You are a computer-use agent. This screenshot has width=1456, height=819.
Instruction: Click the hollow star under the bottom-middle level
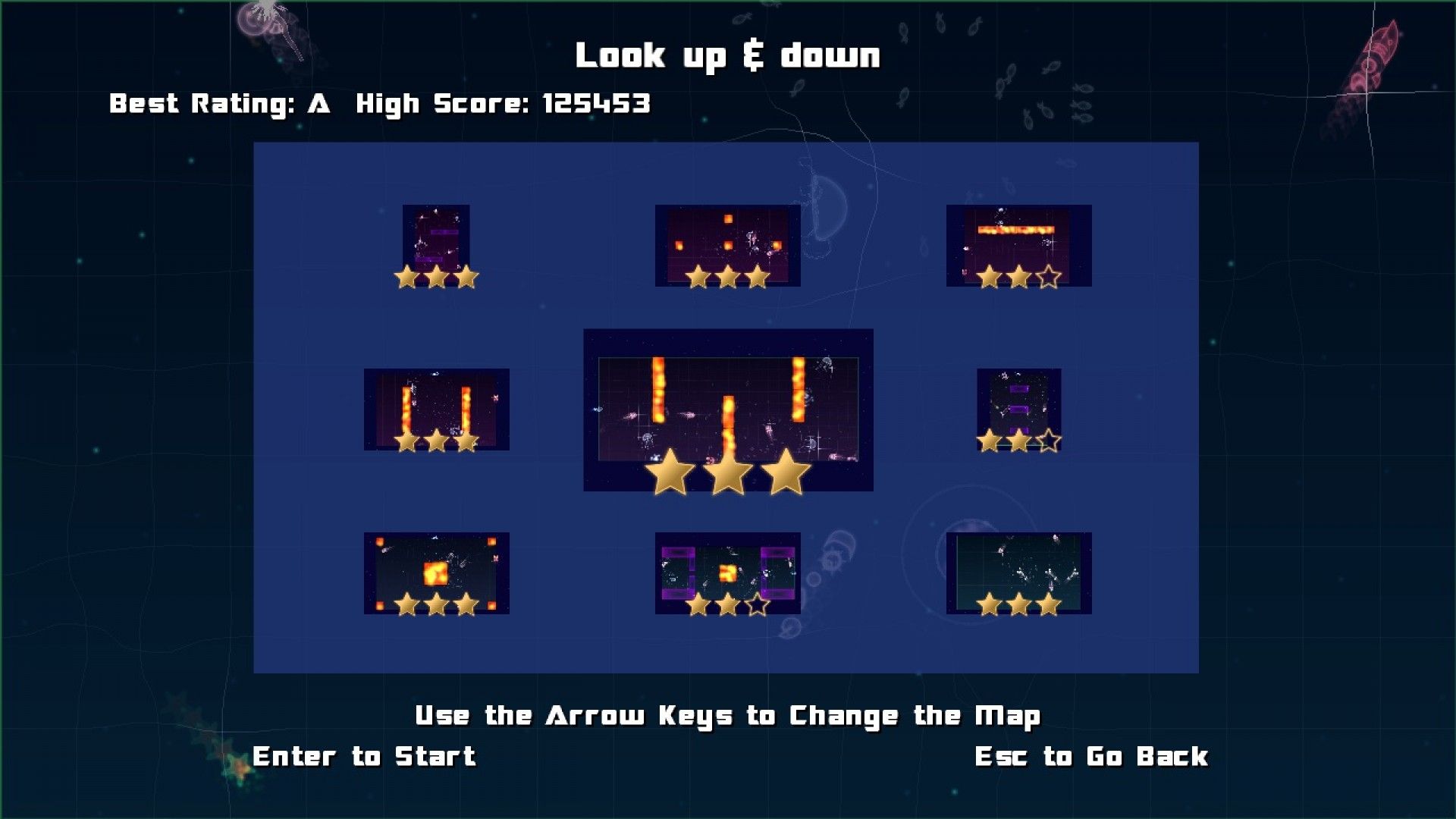tap(756, 604)
